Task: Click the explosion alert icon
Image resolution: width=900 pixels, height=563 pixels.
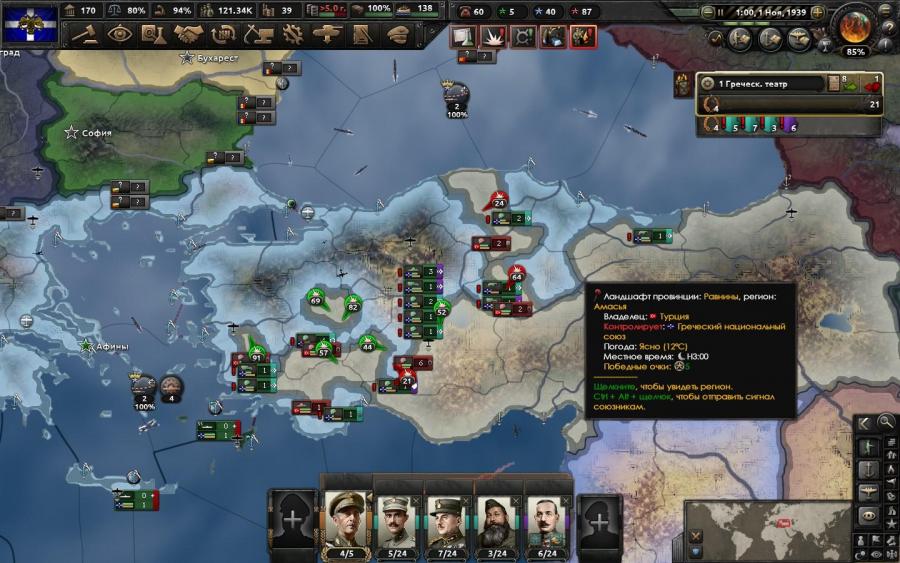Action: tap(495, 37)
